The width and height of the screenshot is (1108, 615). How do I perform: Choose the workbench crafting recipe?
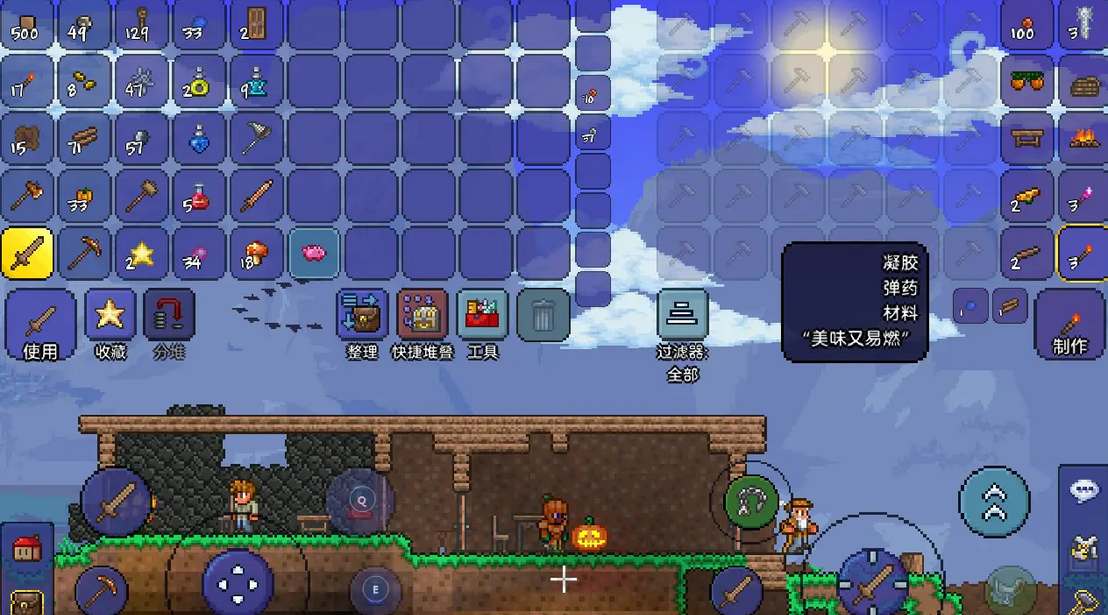click(x=1026, y=138)
